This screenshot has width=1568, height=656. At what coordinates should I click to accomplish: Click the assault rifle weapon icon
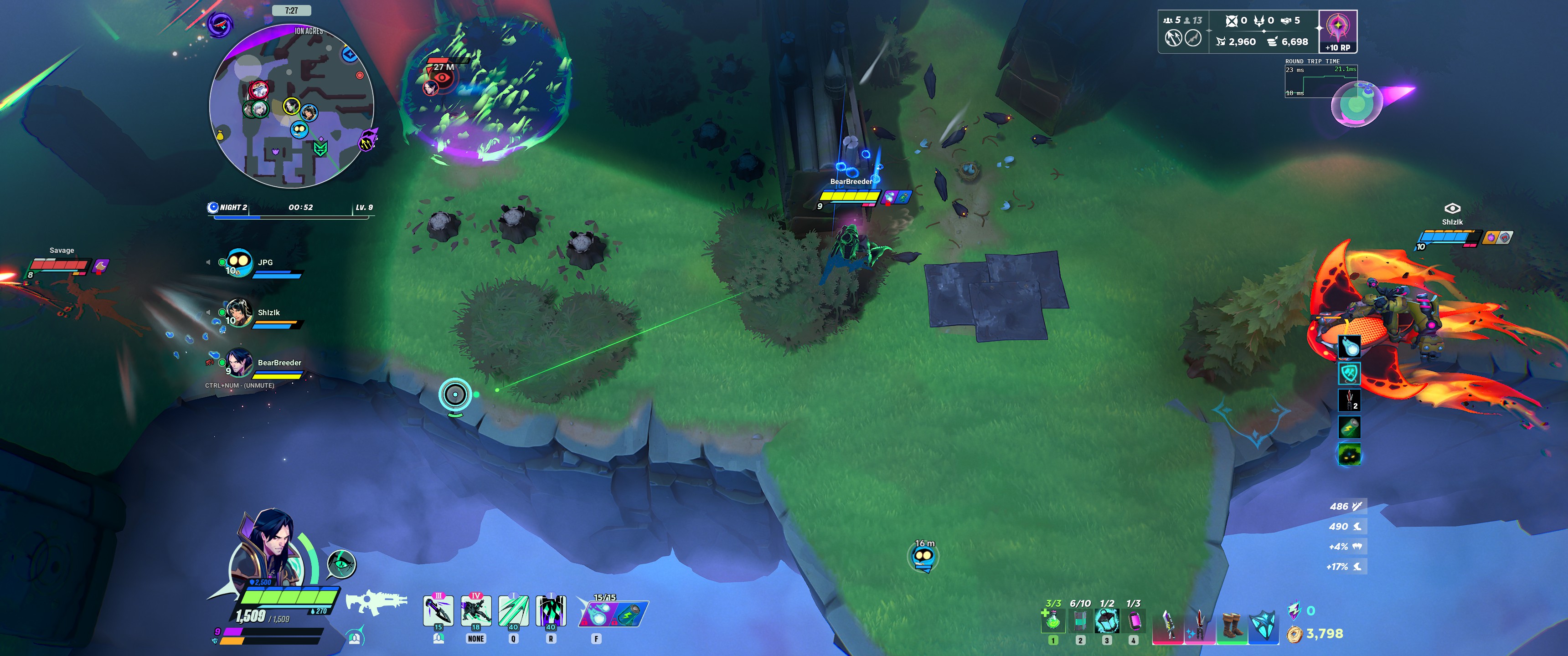(376, 602)
